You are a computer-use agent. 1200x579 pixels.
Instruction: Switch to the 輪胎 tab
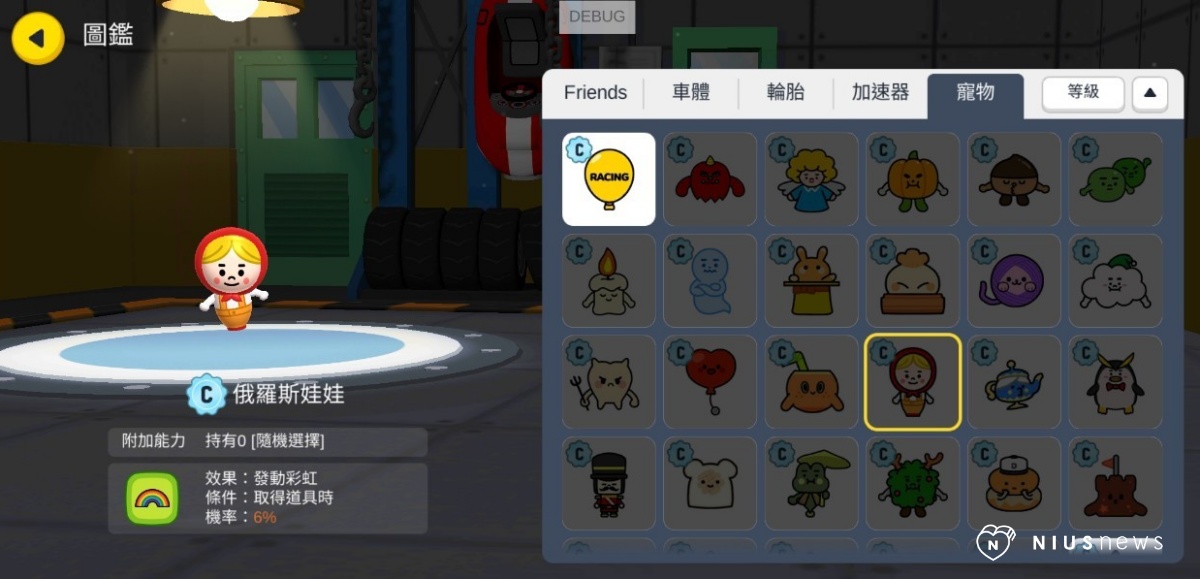click(x=786, y=93)
